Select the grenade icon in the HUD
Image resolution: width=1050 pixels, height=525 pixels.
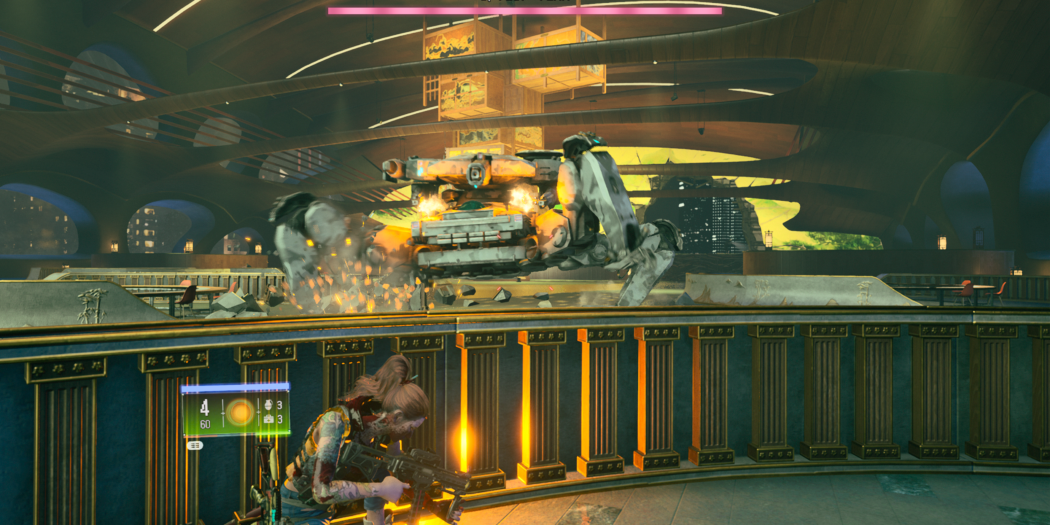268,406
